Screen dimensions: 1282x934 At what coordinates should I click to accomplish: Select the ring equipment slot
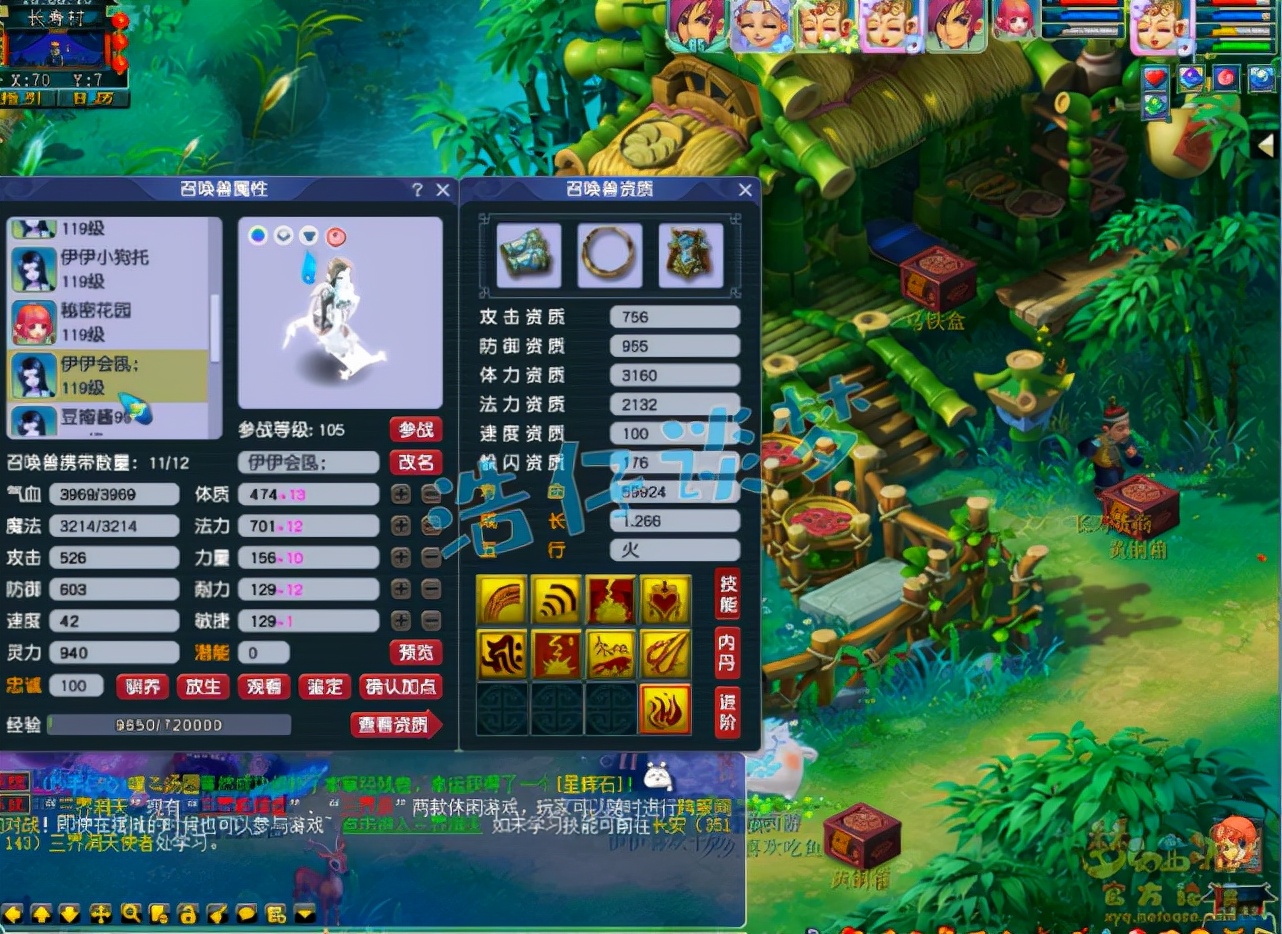[609, 254]
